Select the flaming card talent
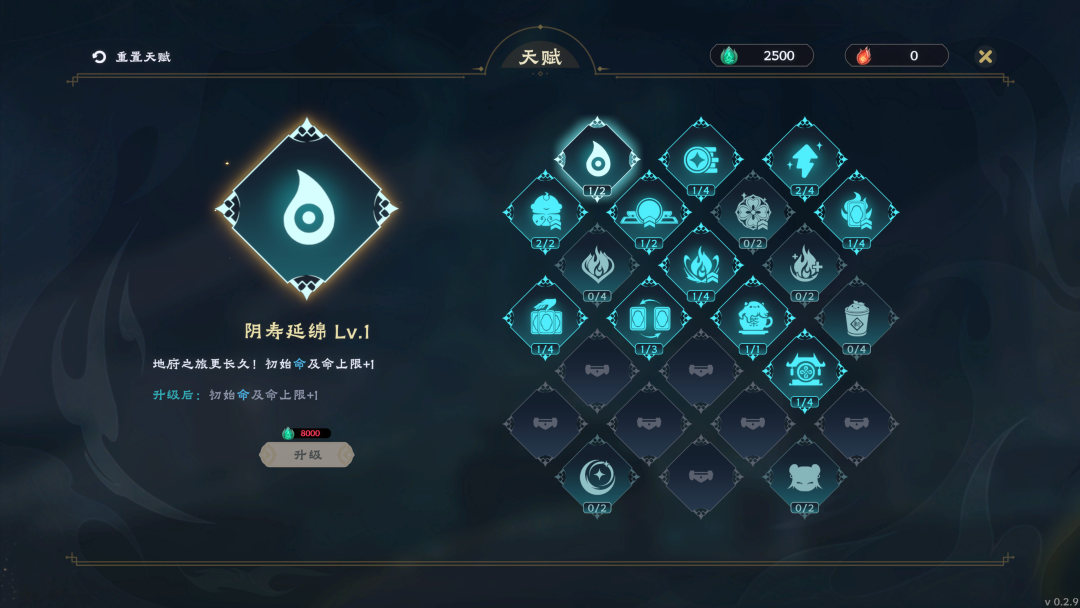This screenshot has height=608, width=1080. pos(856,211)
